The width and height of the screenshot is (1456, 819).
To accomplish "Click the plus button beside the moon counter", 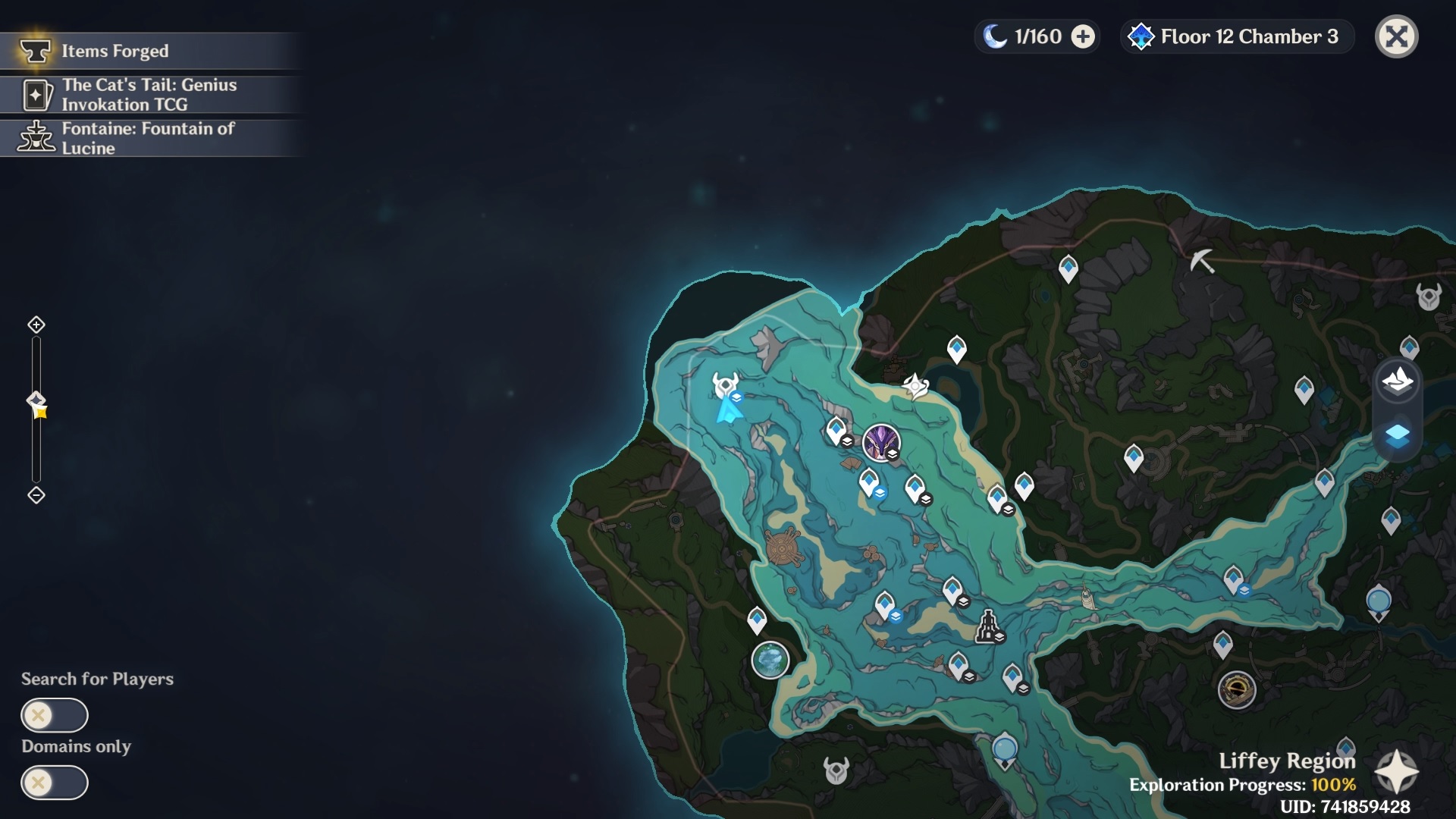I will (1082, 36).
